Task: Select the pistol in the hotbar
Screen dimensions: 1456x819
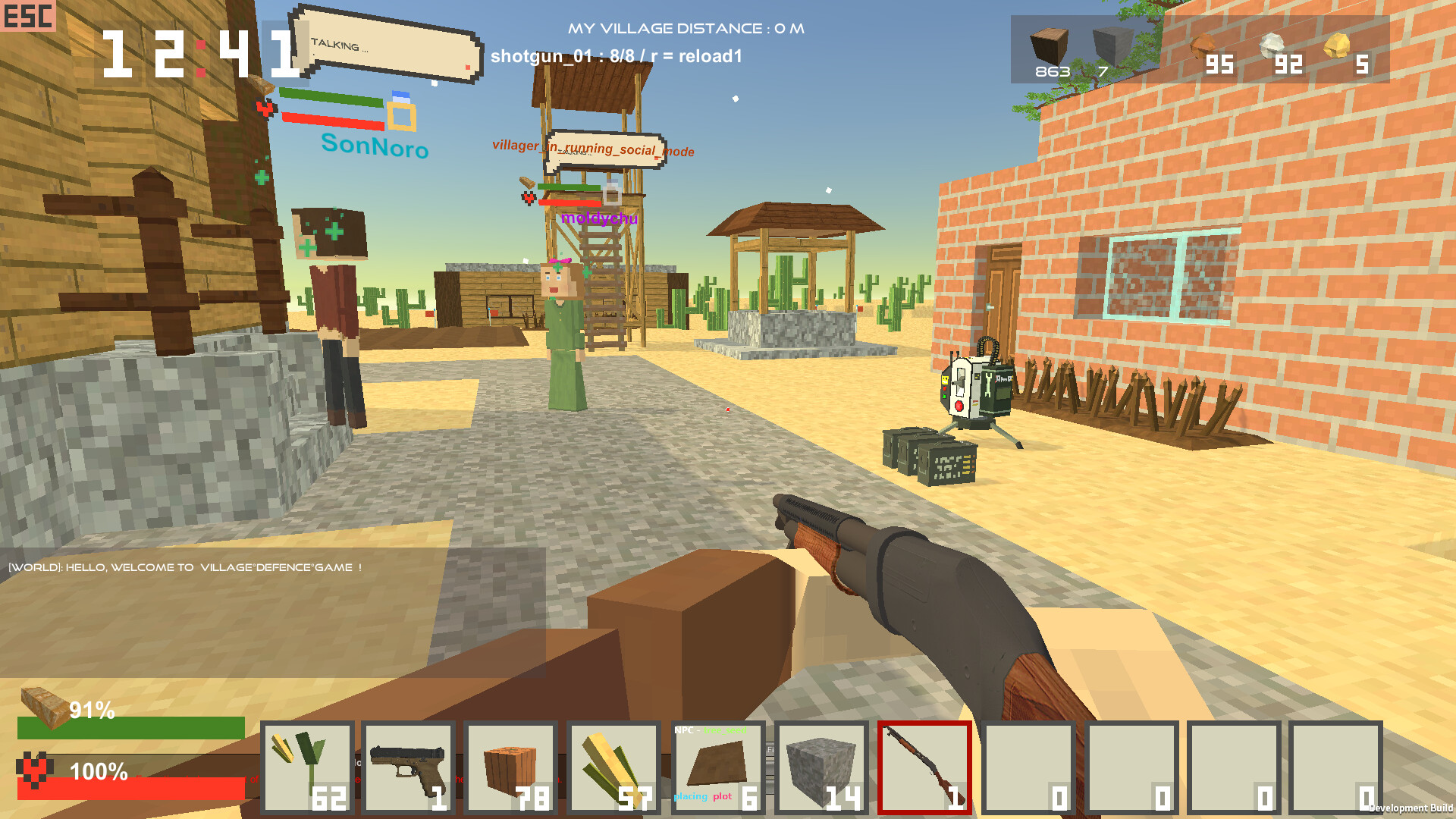Action: 409,767
